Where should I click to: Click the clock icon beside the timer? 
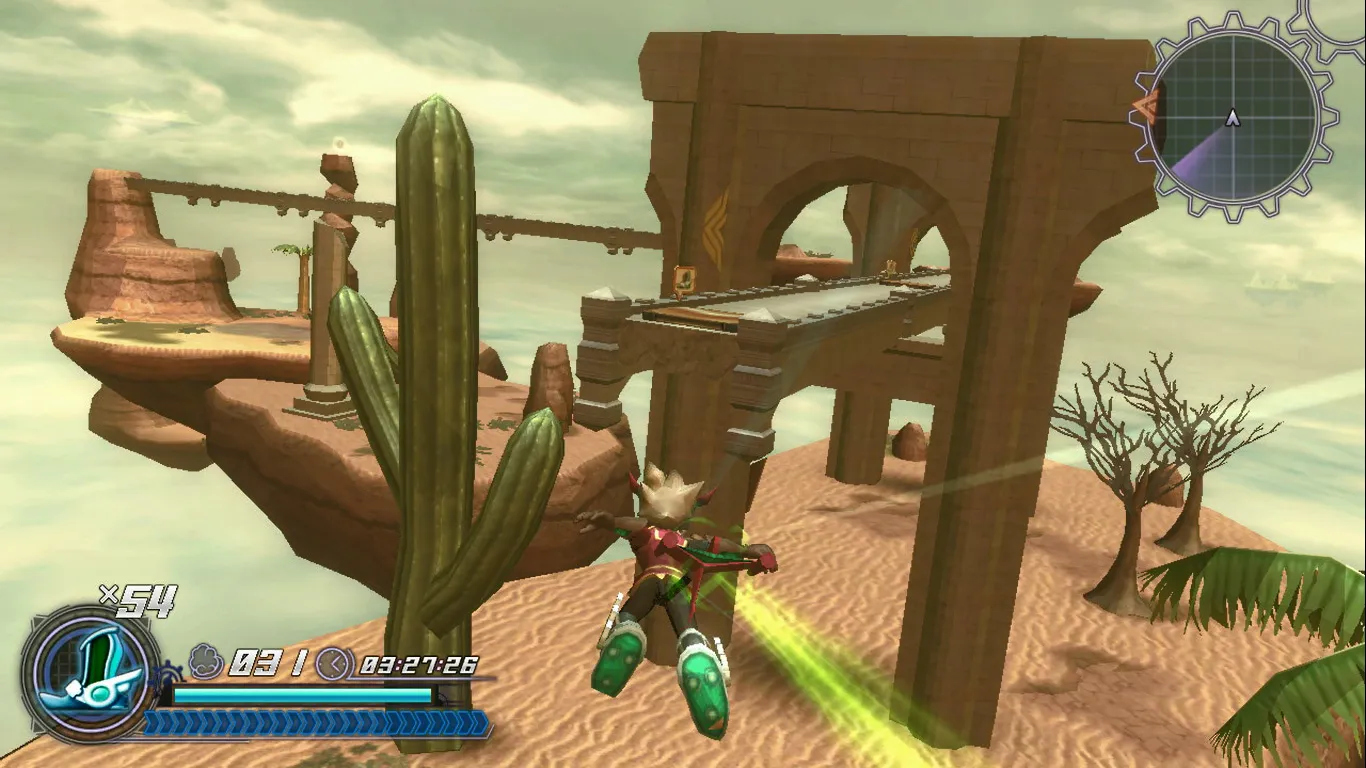coord(332,665)
